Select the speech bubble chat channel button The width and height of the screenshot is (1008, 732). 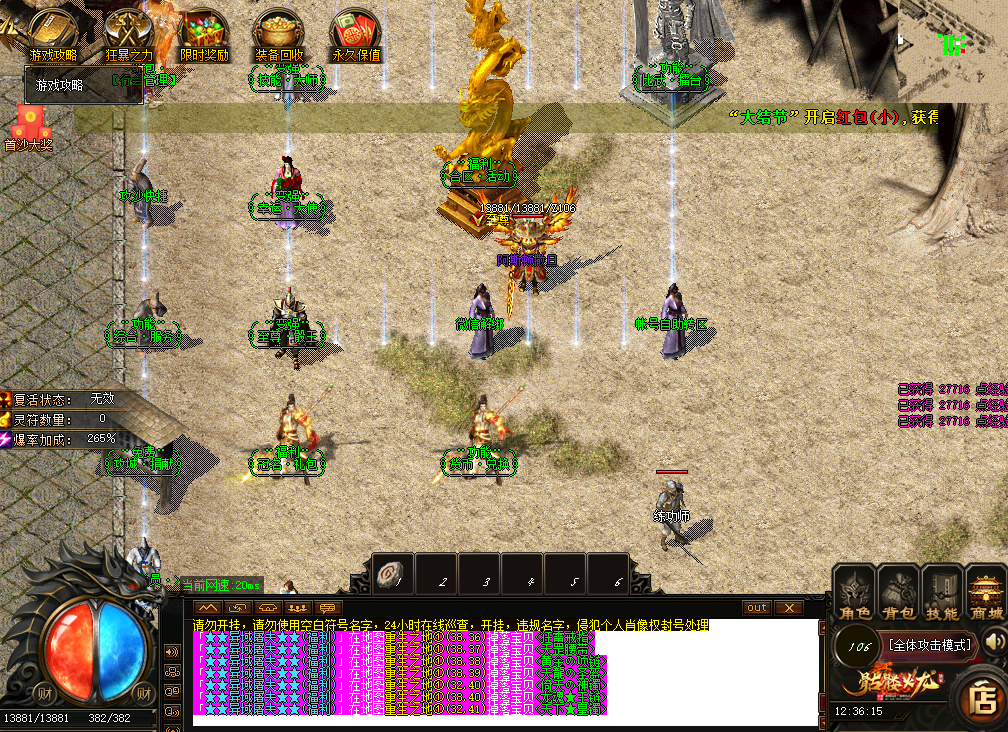coord(328,608)
